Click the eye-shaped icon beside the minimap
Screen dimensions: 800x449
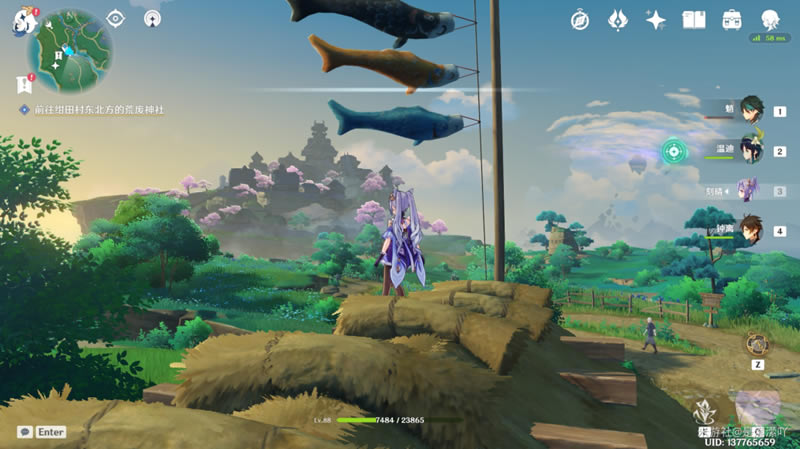coord(116,18)
